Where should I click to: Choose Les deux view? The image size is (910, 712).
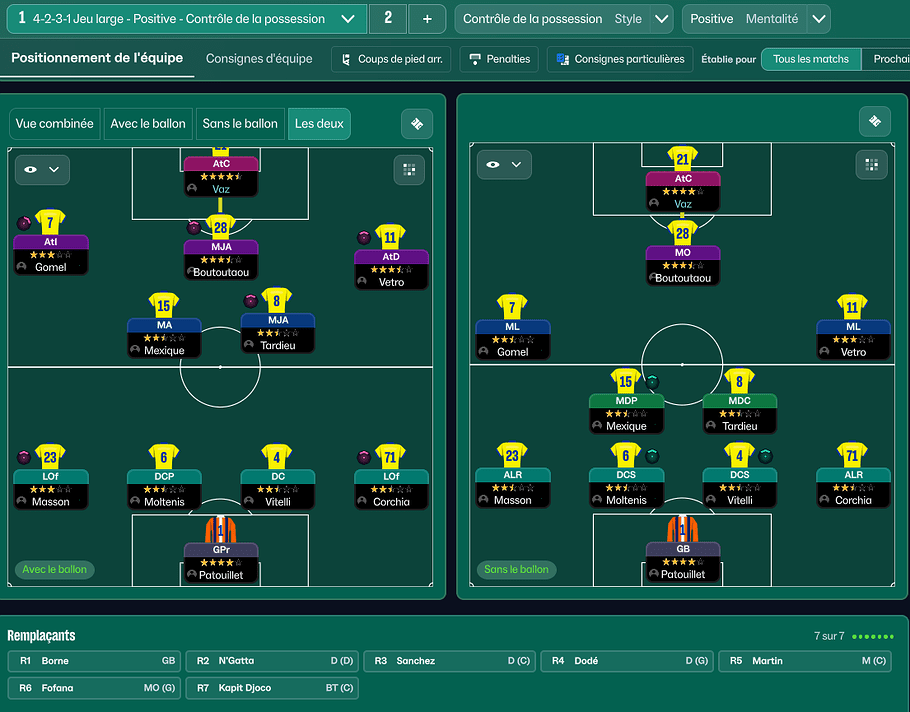coord(316,124)
